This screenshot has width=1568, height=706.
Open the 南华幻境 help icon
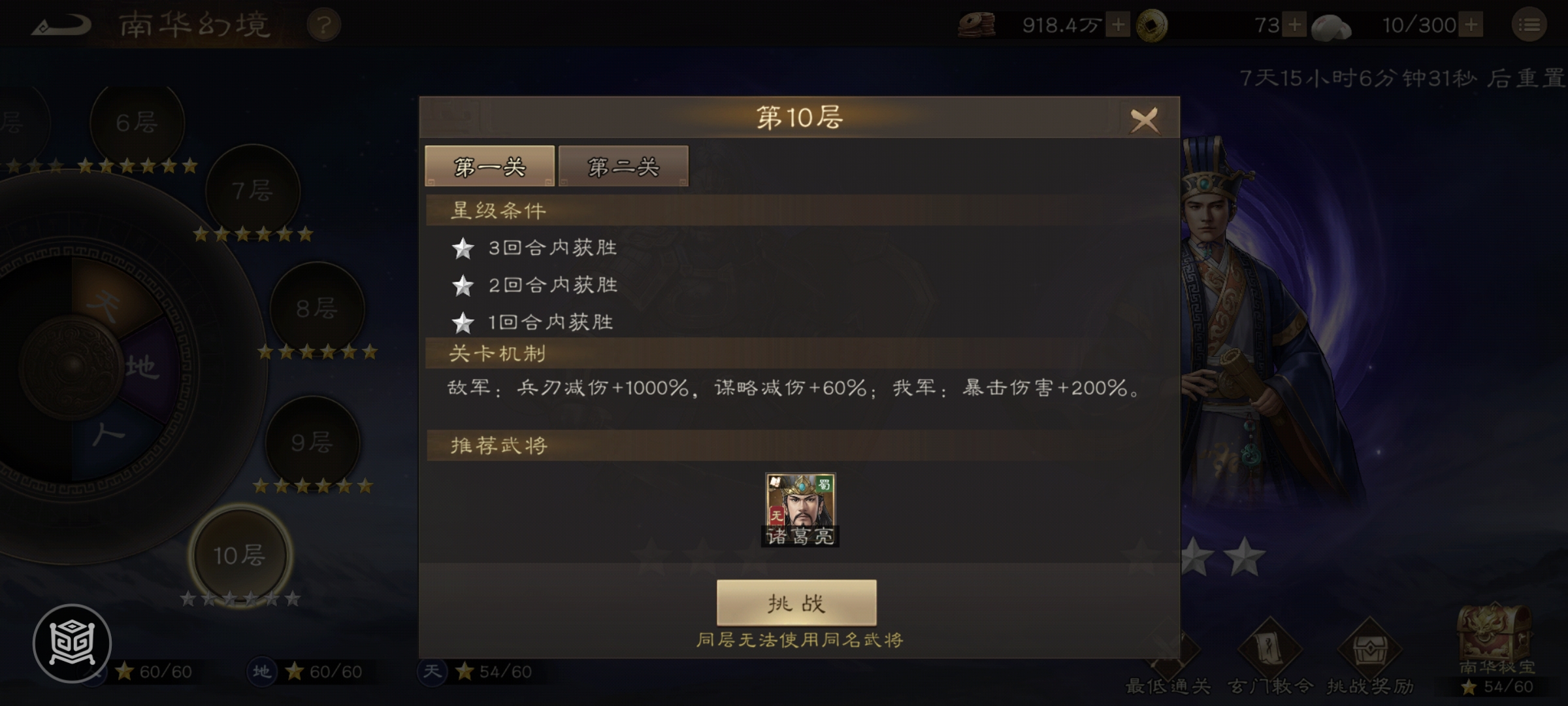point(325,25)
